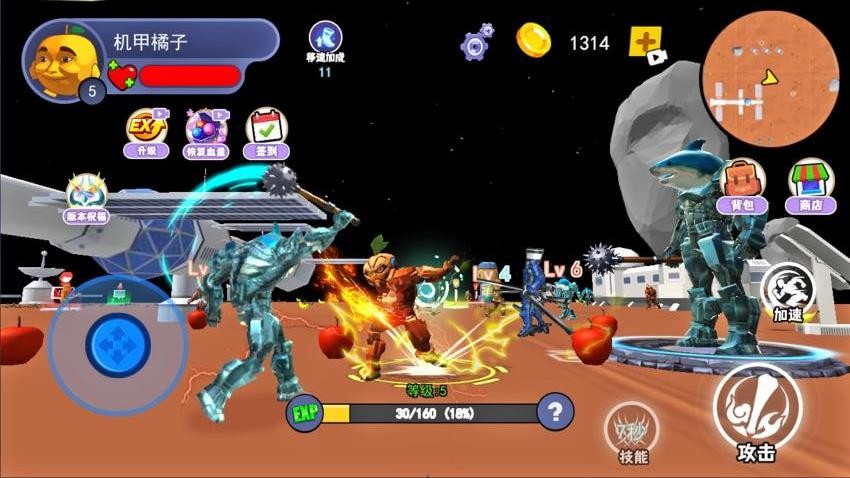
Task: Click the heart plus icon by health bar
Action: point(121,75)
